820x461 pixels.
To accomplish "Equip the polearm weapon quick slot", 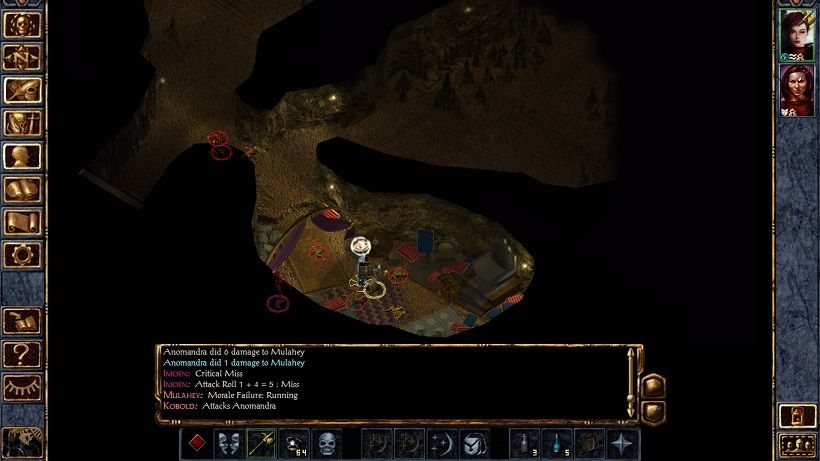I will pyautogui.click(x=262, y=444).
